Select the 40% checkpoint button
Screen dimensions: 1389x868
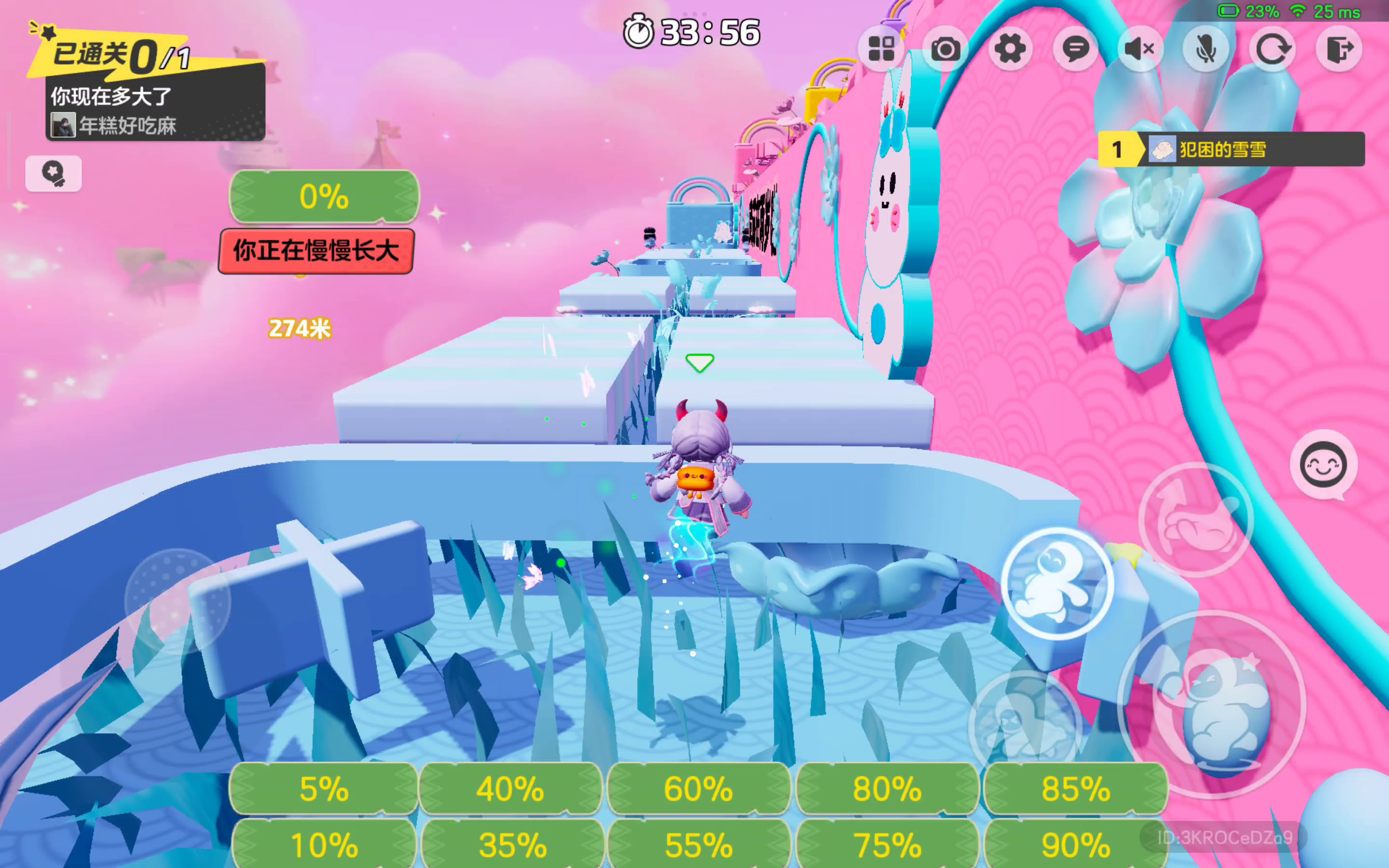(x=511, y=789)
